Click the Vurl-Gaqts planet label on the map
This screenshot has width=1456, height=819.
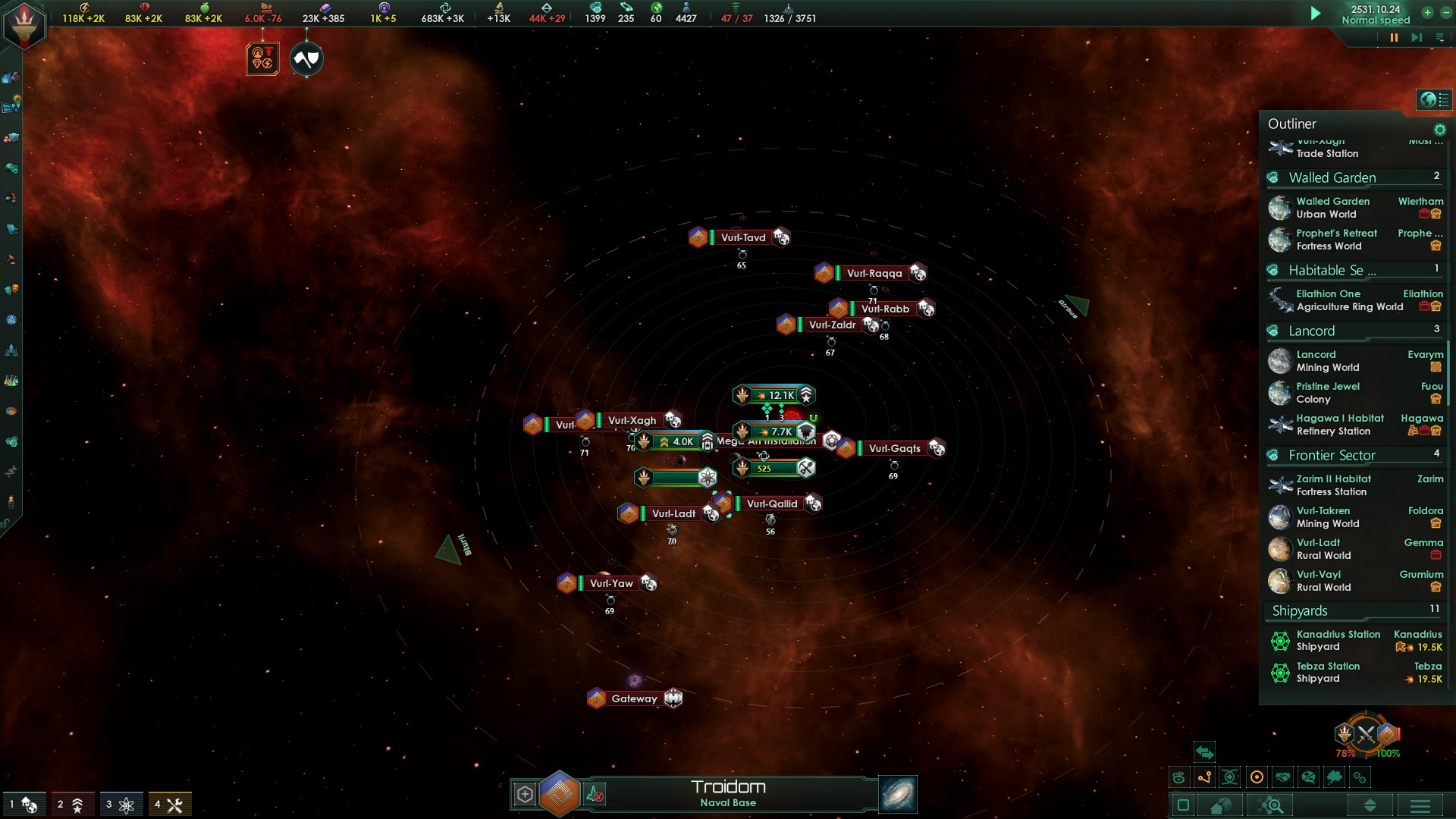895,448
